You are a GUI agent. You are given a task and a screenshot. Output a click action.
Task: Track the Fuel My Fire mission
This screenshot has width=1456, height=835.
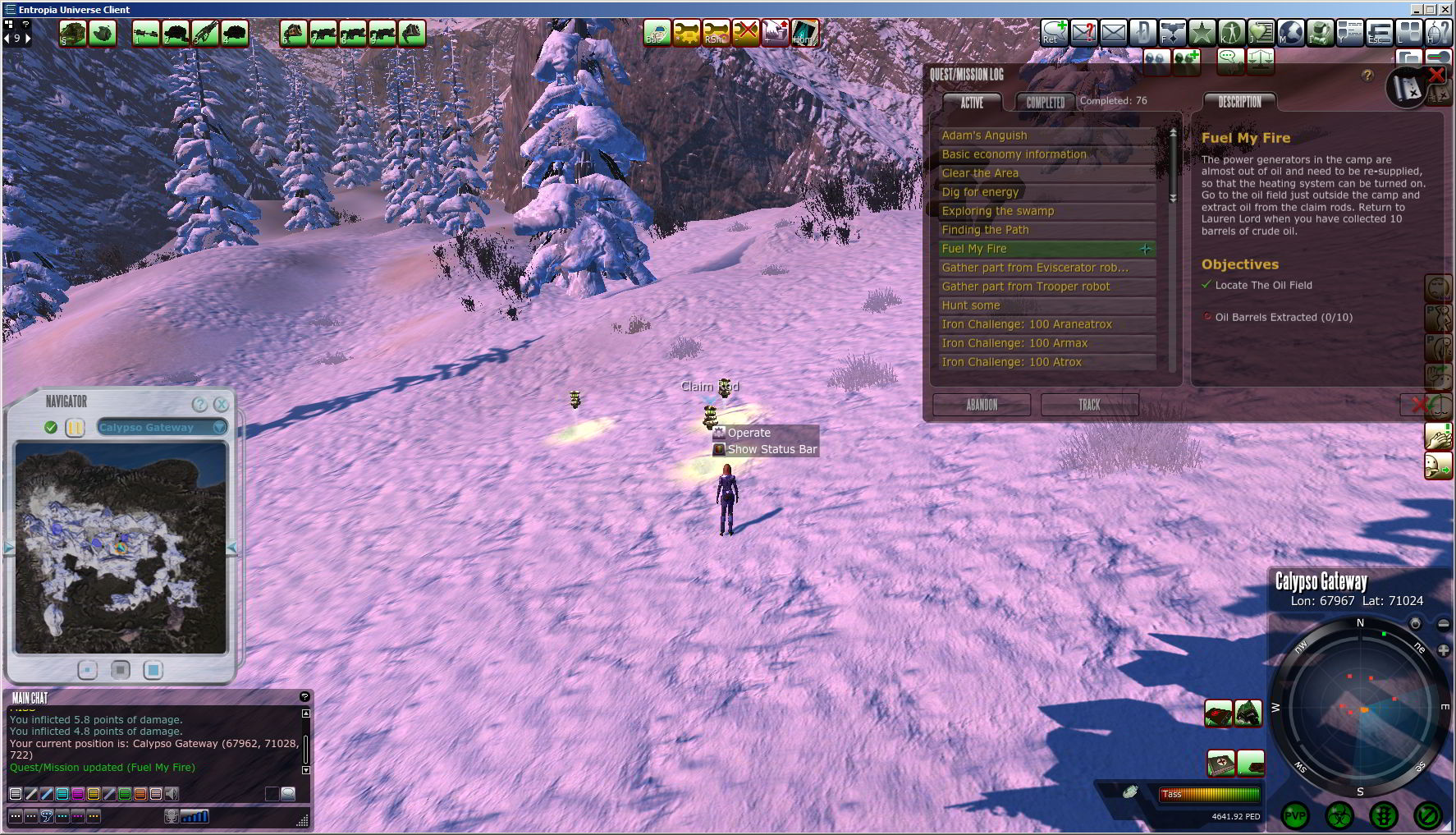point(1089,405)
